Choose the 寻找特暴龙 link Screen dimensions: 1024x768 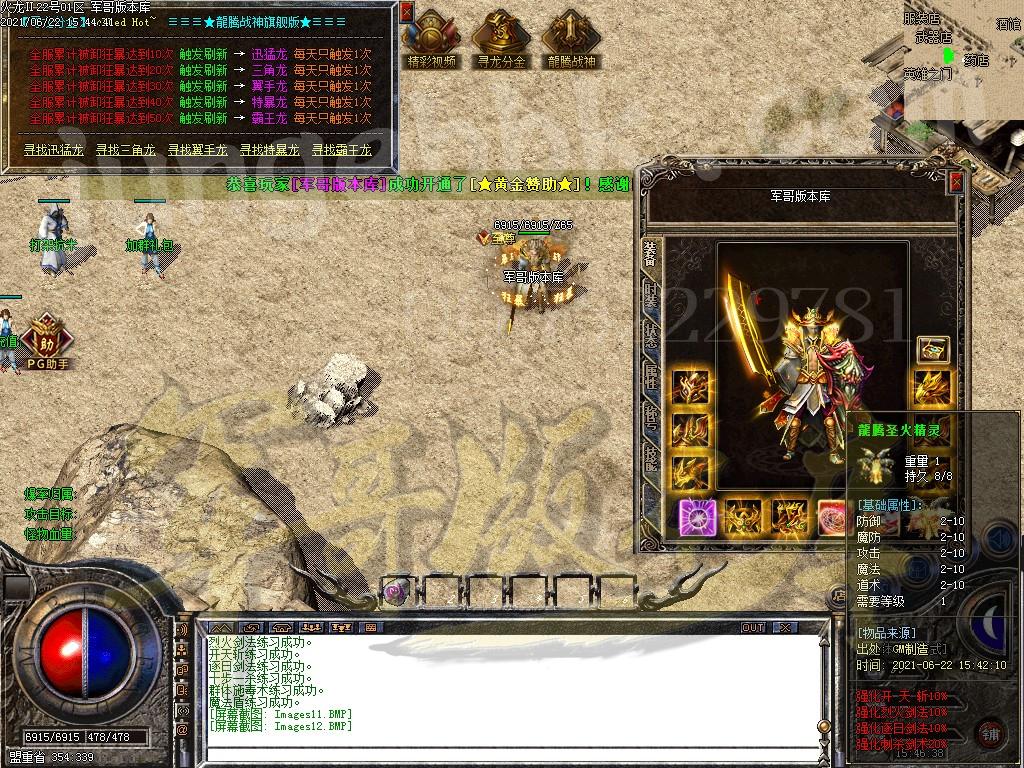pyautogui.click(x=270, y=150)
